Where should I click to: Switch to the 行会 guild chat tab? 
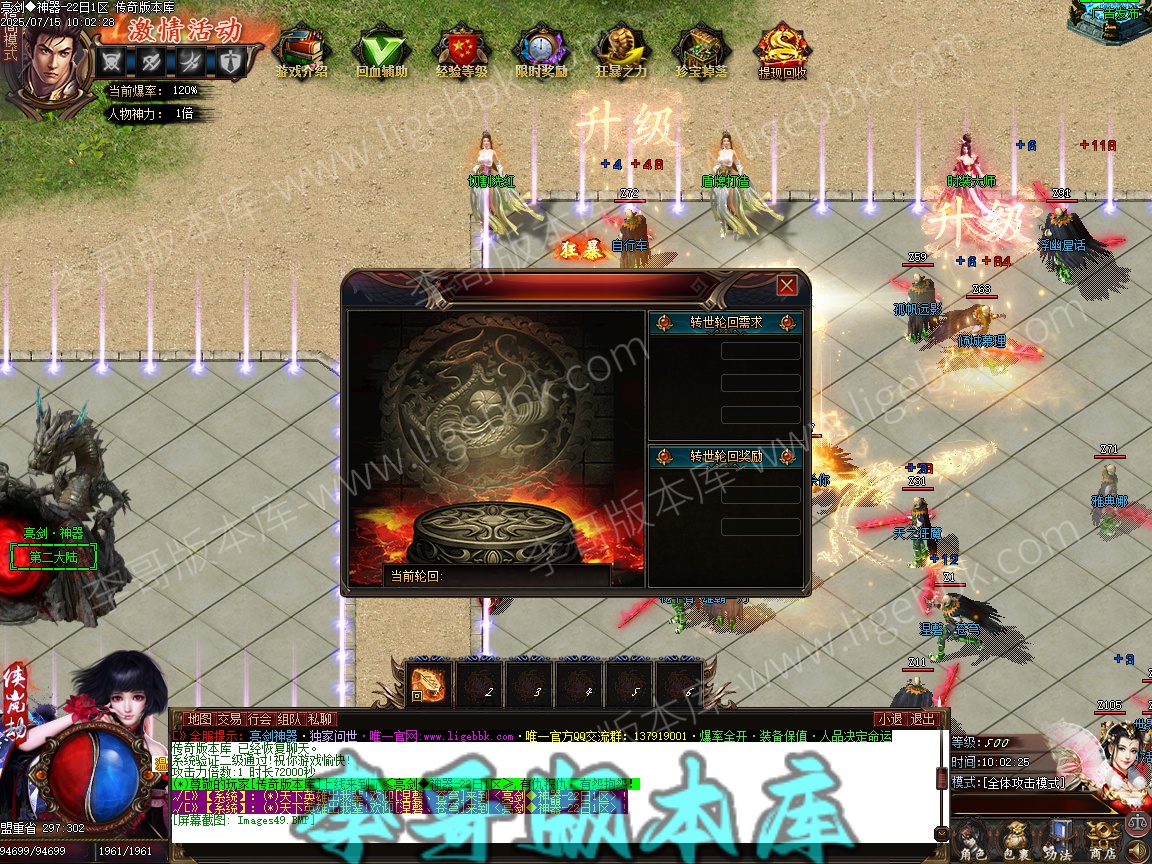point(260,719)
